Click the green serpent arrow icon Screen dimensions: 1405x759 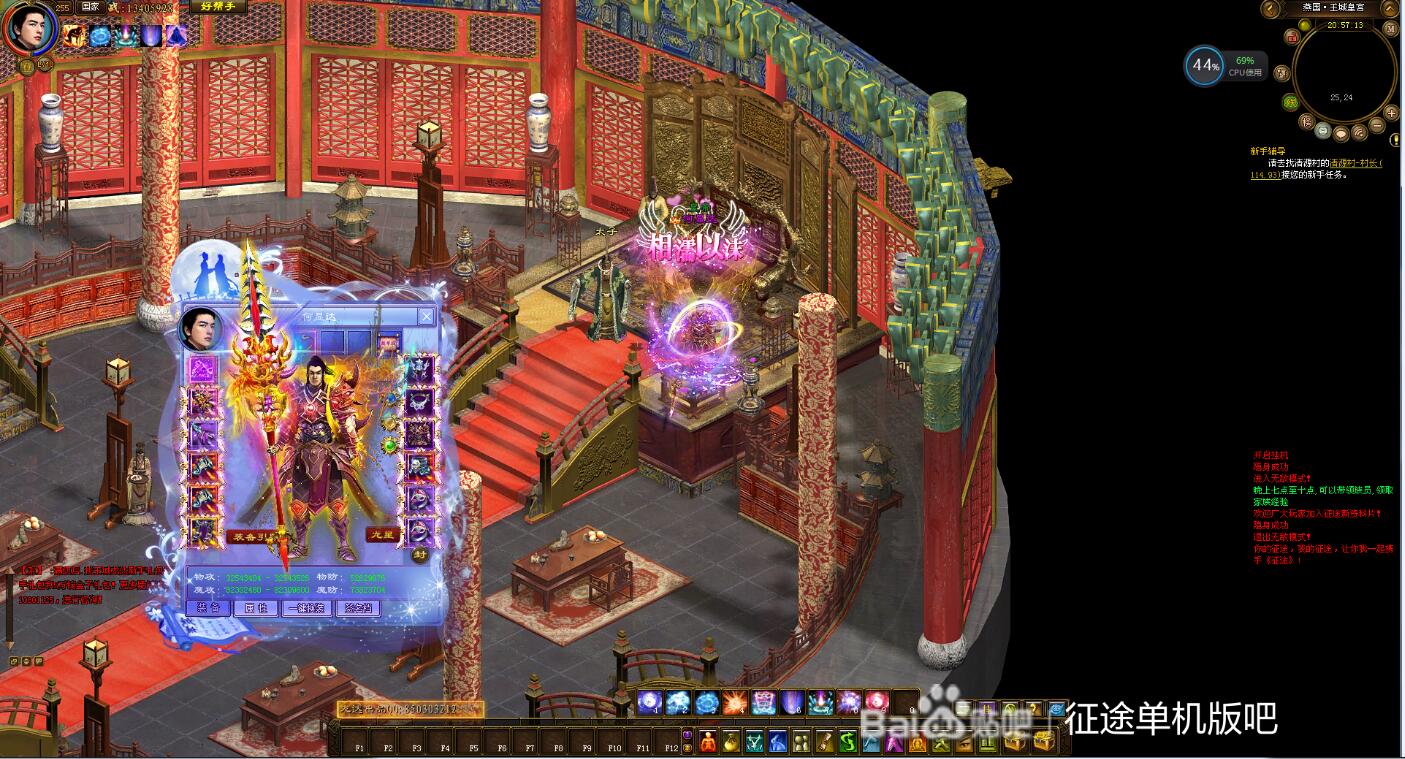point(847,742)
